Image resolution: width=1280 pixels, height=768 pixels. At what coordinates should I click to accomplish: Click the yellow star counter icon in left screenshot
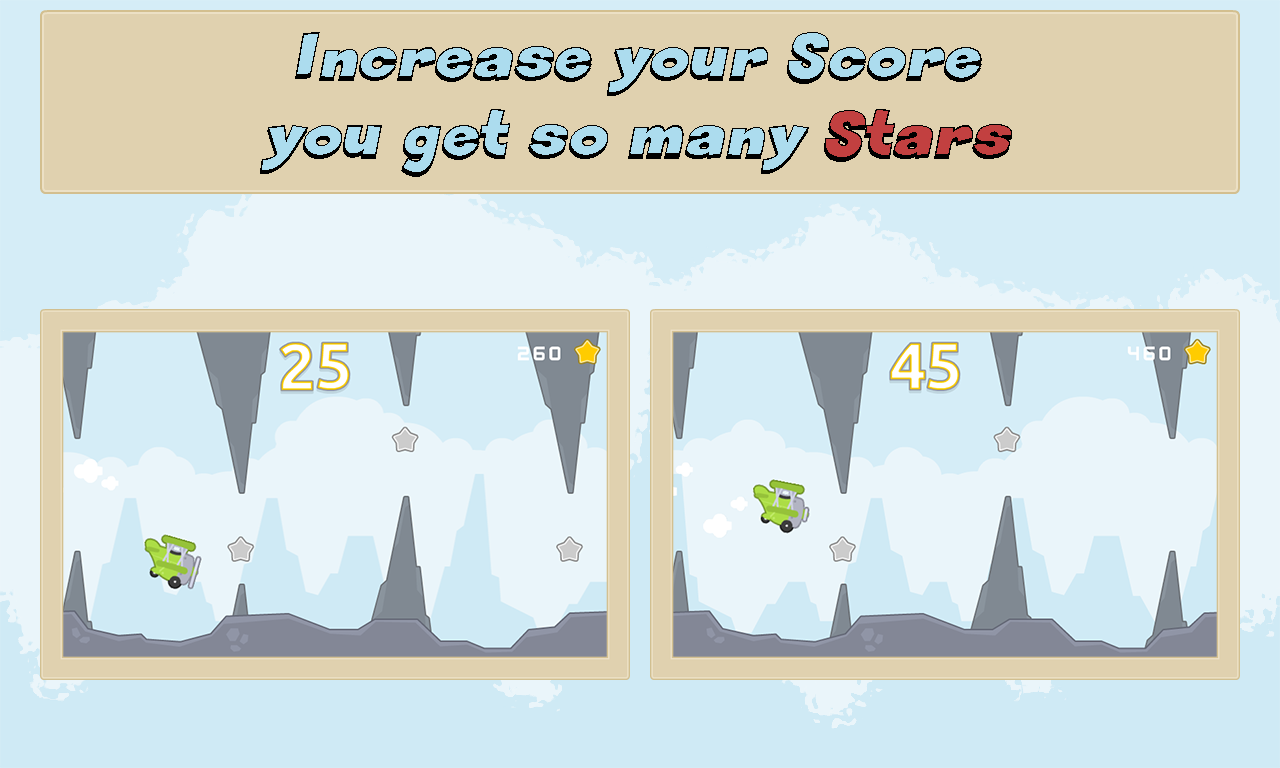pyautogui.click(x=588, y=352)
